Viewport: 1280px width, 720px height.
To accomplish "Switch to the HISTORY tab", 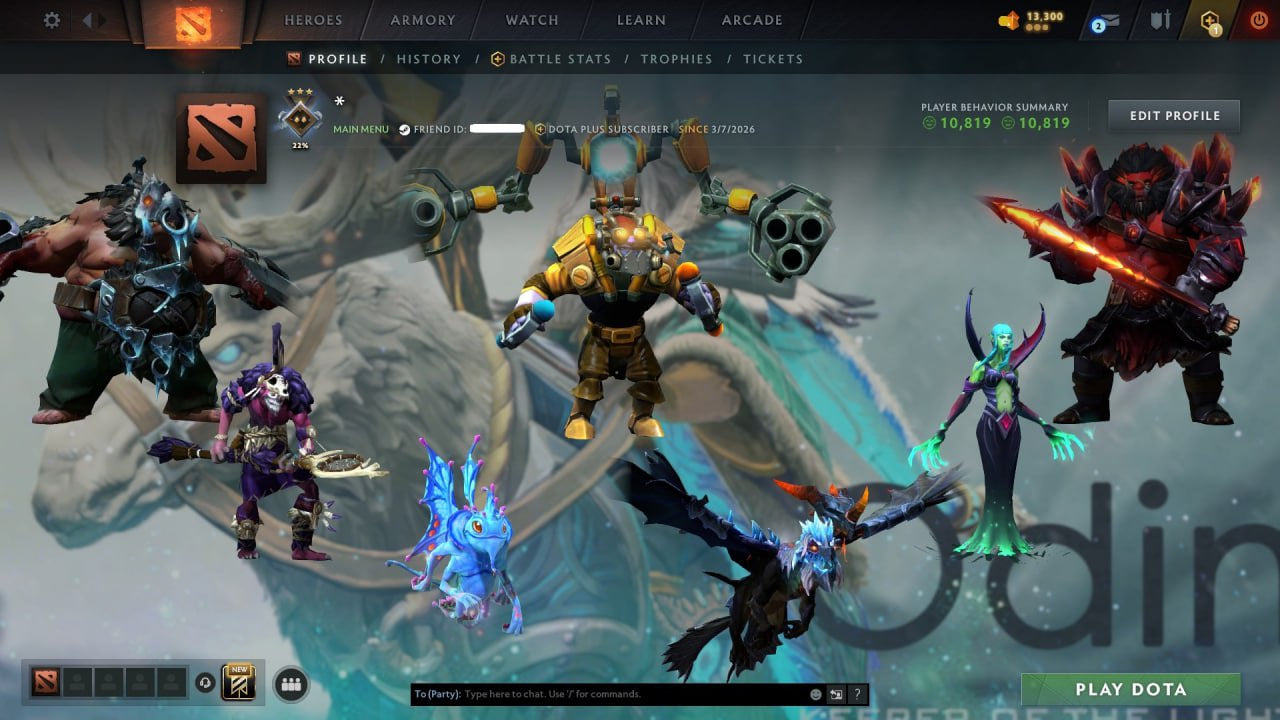I will [429, 59].
